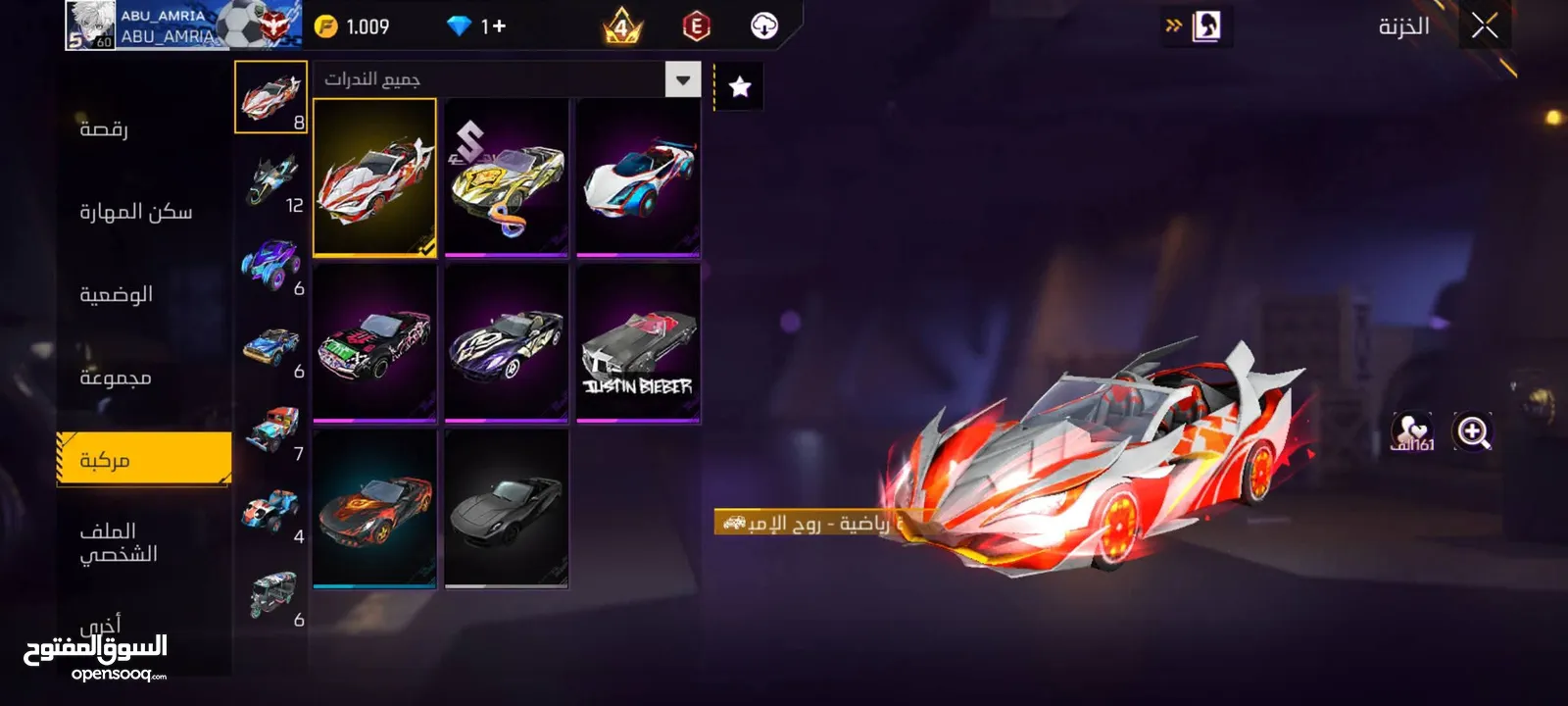Viewport: 1568px width, 706px height.
Task: Choose the gold snake convertible skin
Action: [506, 176]
